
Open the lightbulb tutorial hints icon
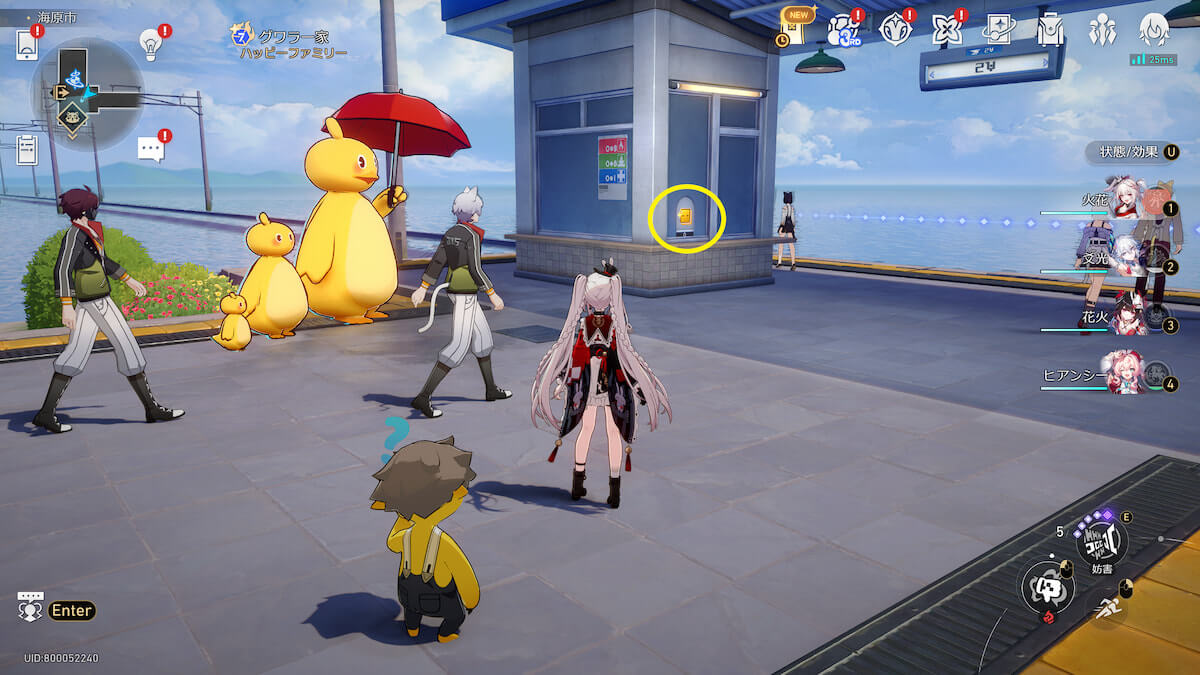150,43
